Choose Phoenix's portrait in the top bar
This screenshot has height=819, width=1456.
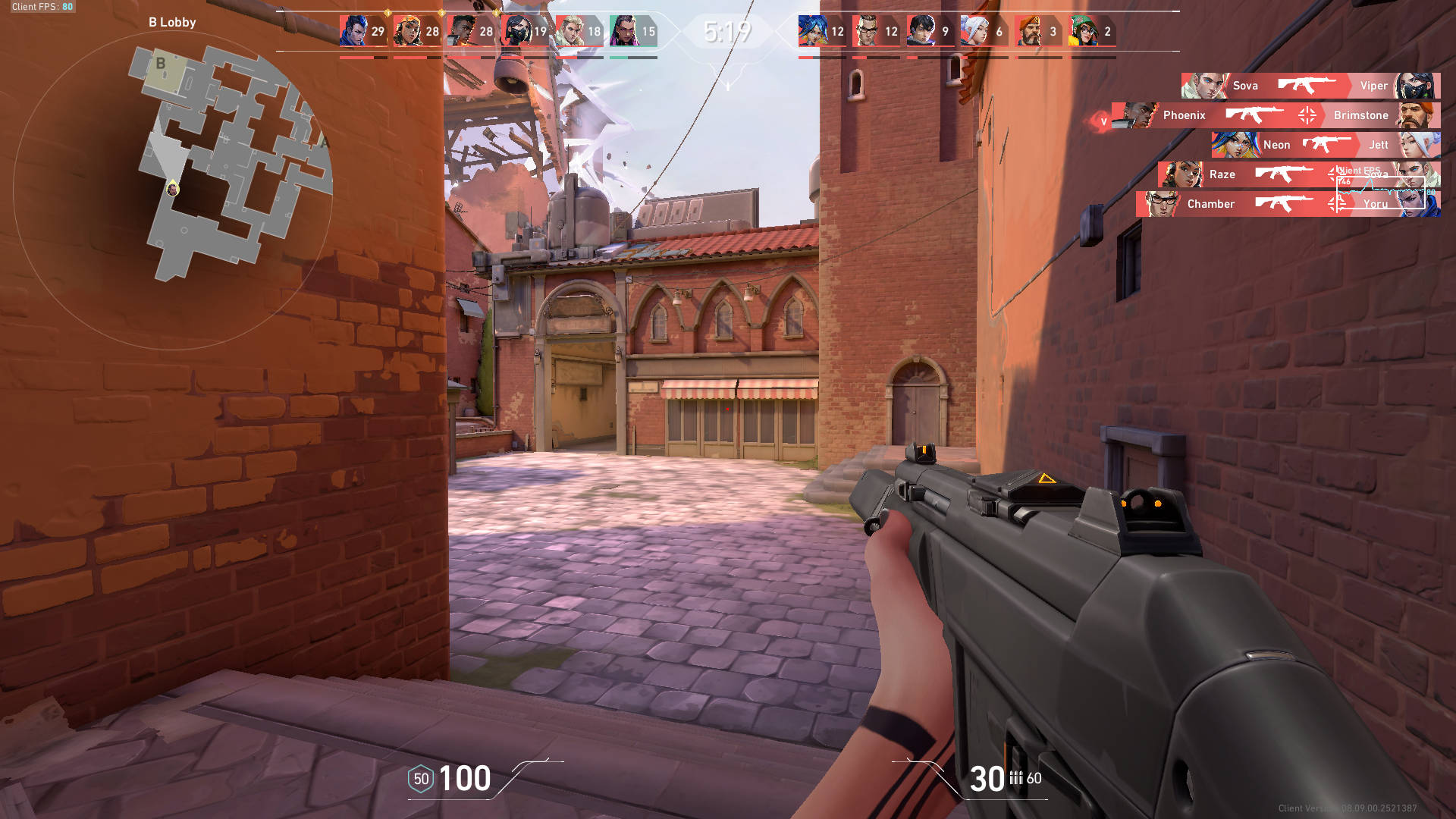click(461, 31)
